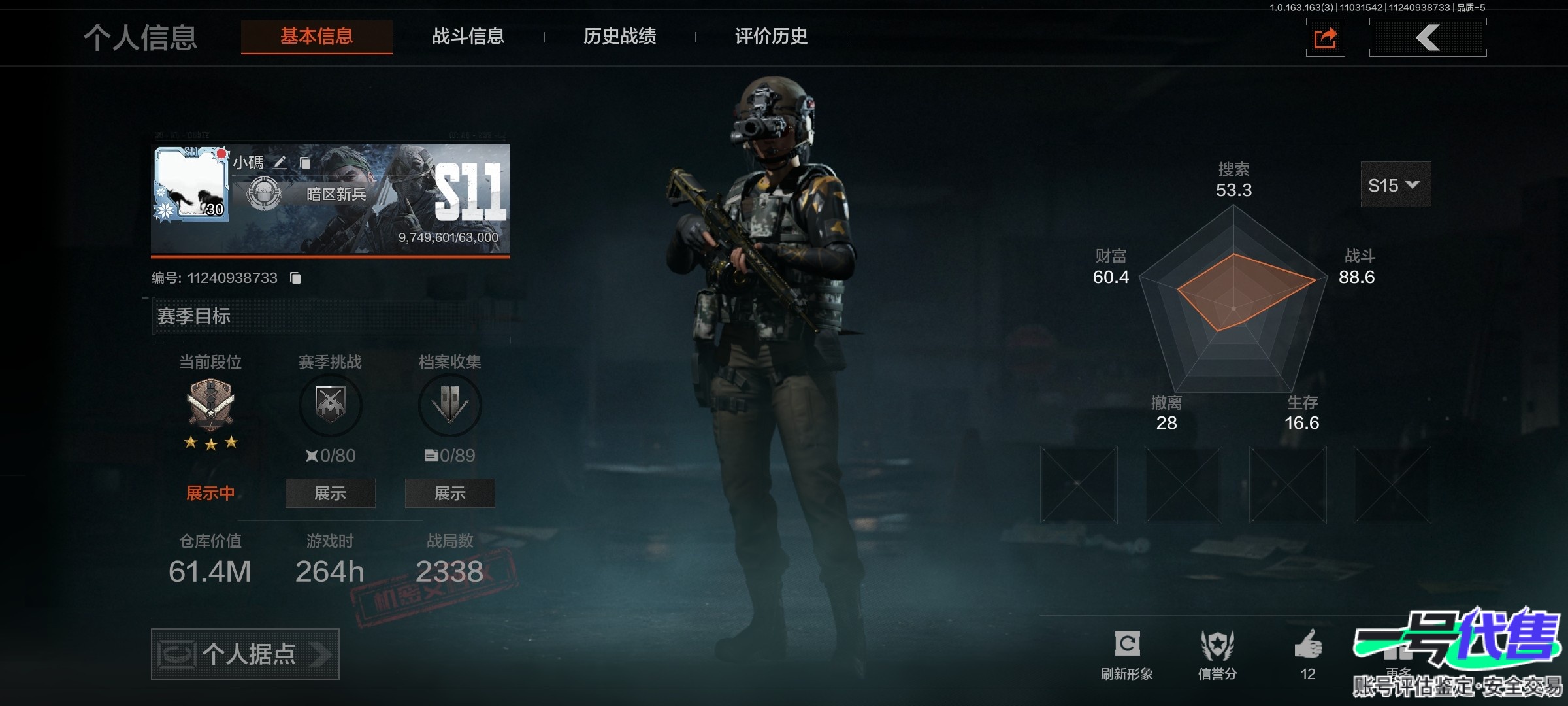Show the 档案收集 badge with 展示

tap(449, 493)
